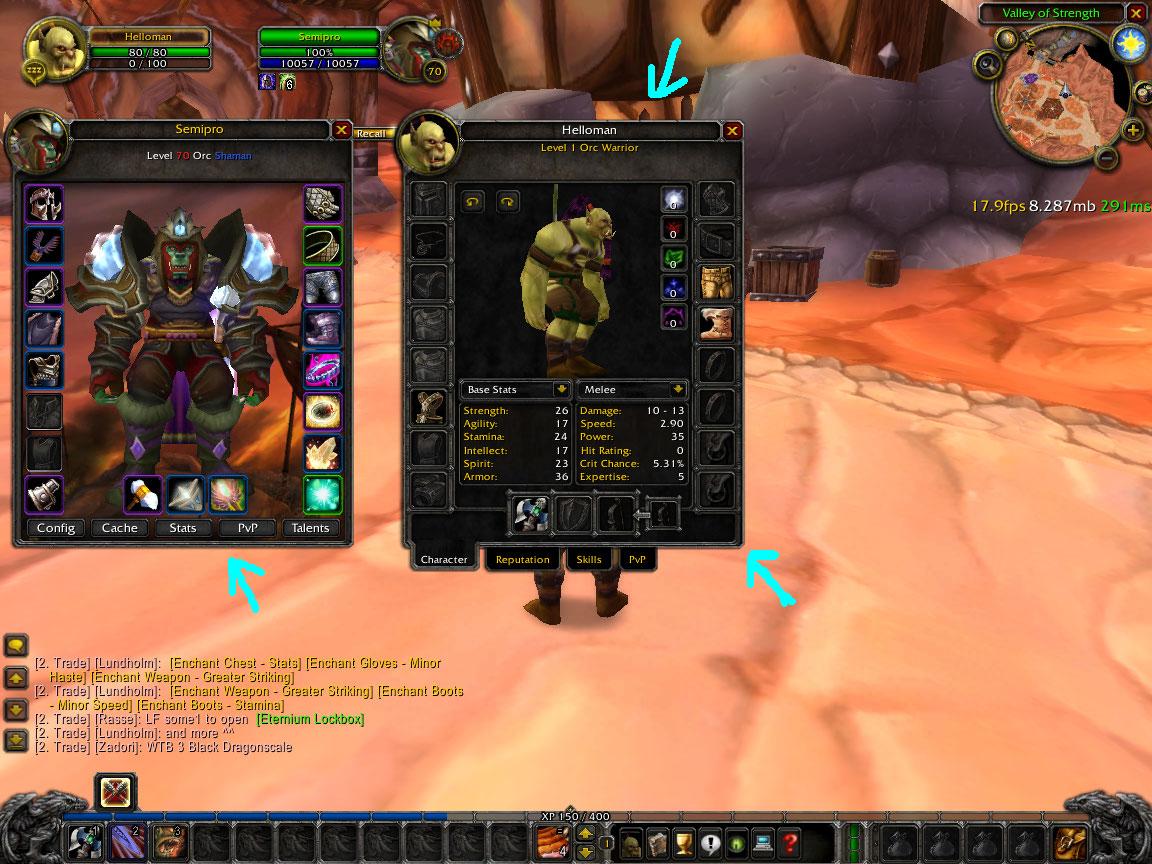Image resolution: width=1152 pixels, height=864 pixels.
Task: Open the Base Stats dropdown
Action: (562, 389)
